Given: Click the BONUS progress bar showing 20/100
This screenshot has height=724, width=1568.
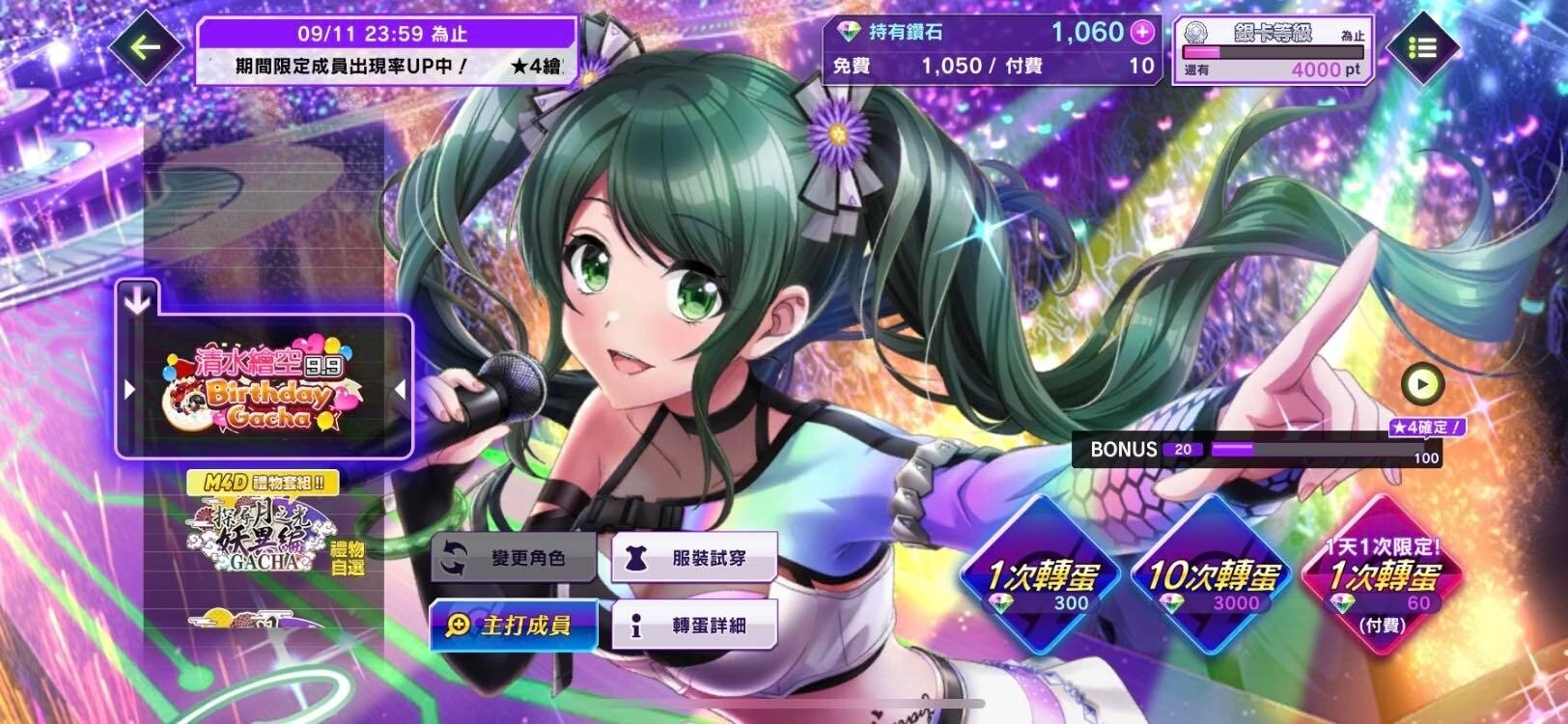Looking at the screenshot, I should [1255, 450].
